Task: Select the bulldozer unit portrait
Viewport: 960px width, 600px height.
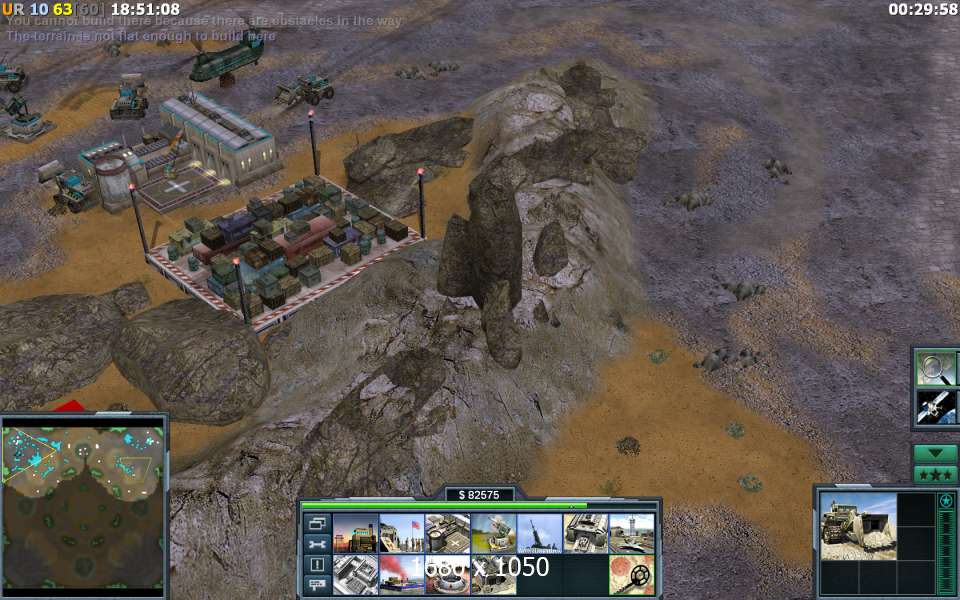Action: click(858, 525)
